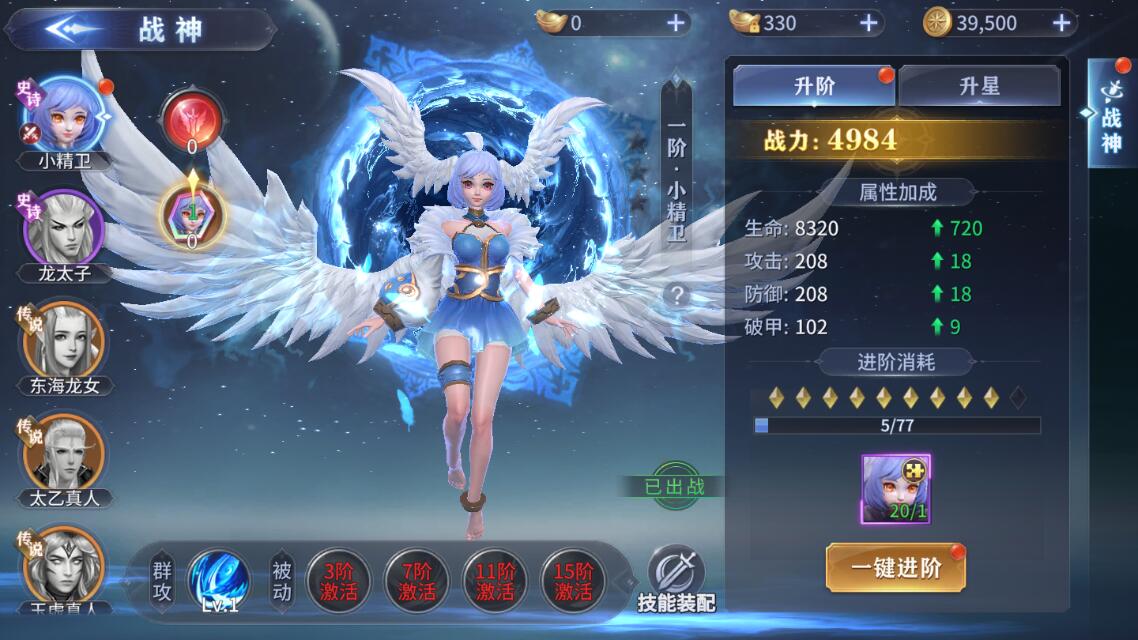Add more gold ingots with the plus button
The height and width of the screenshot is (640, 1138).
676,23
